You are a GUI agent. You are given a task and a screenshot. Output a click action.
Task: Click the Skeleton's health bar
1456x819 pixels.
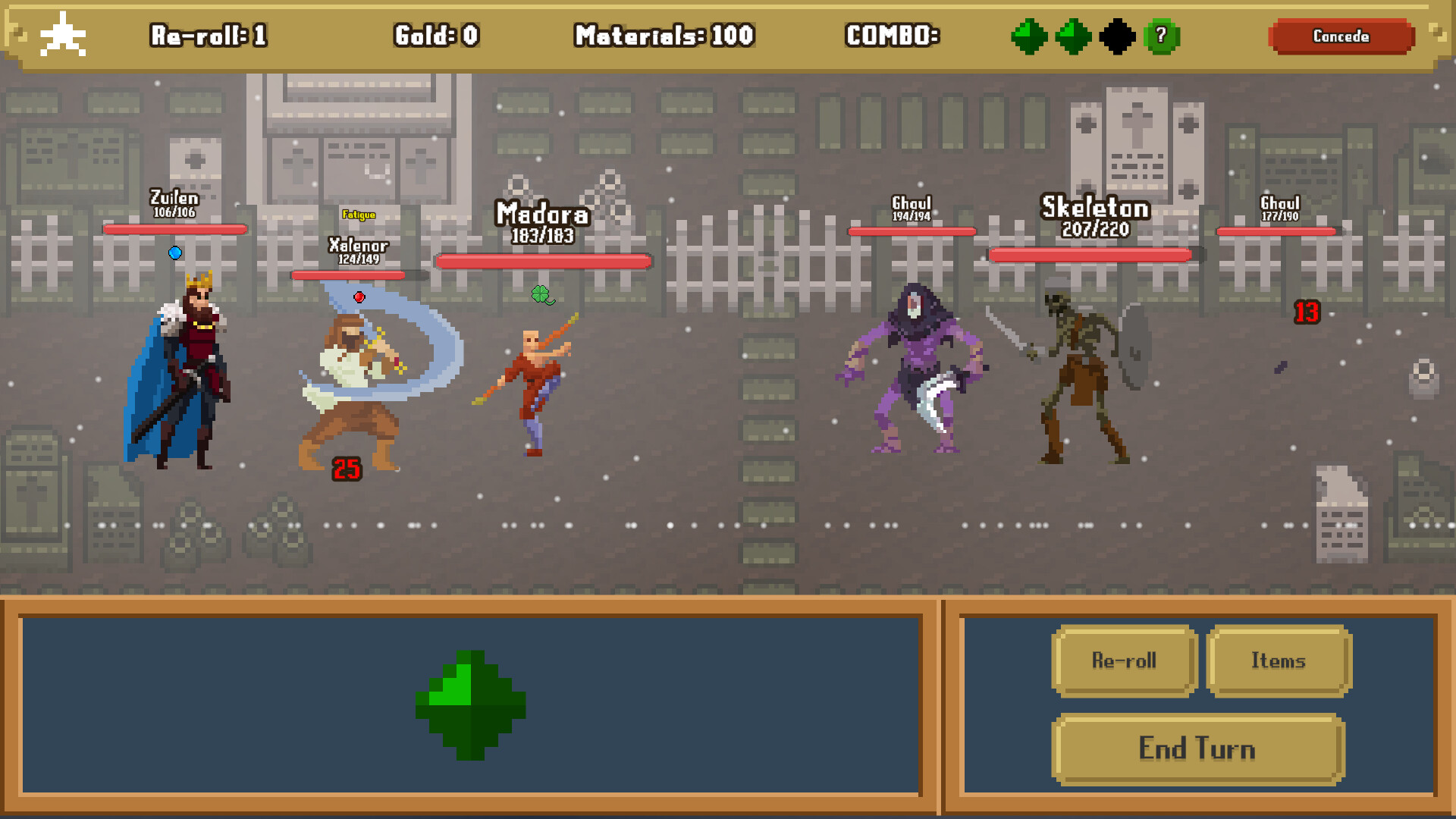[x=1087, y=256]
